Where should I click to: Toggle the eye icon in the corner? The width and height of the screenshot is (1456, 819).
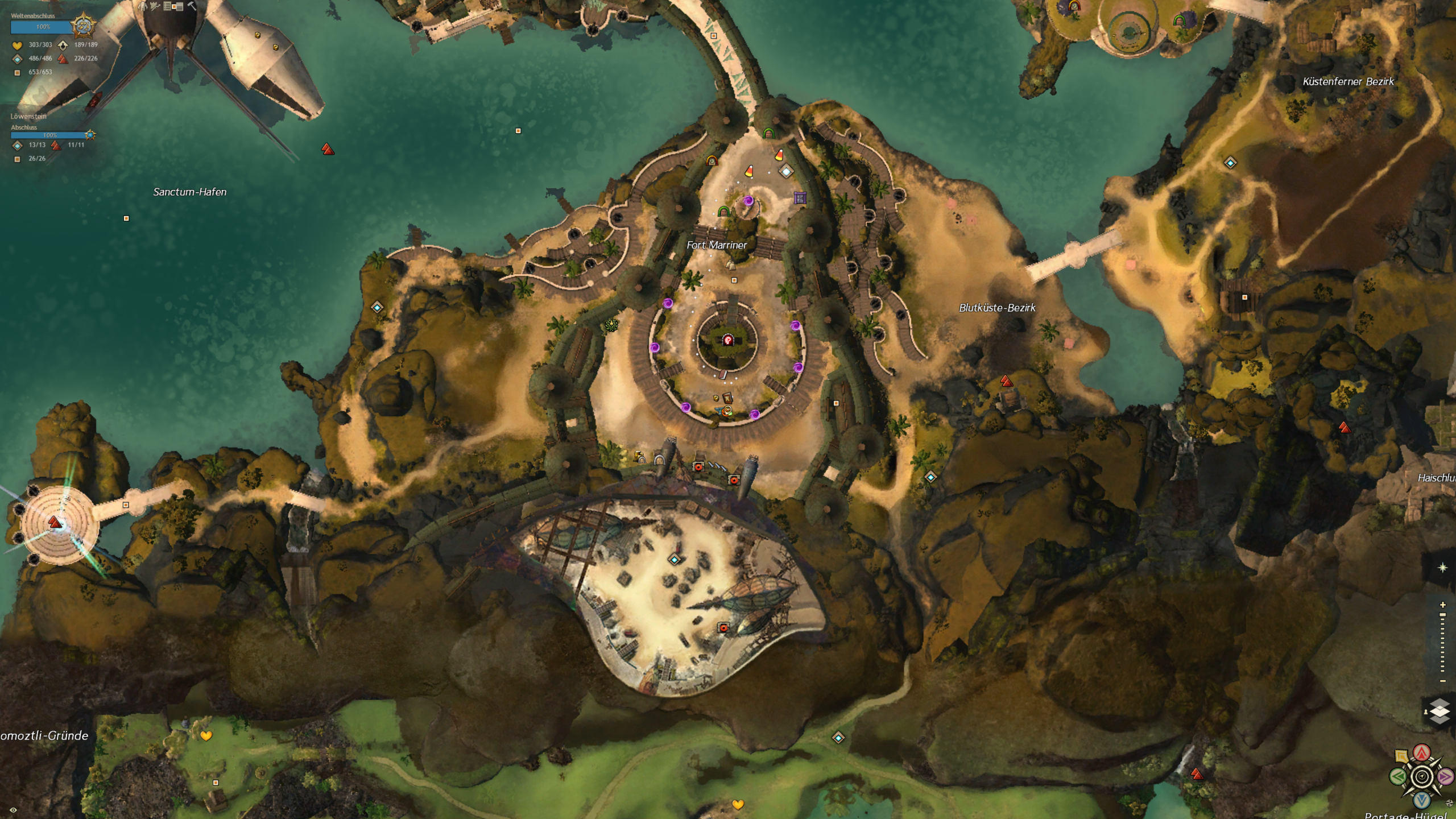coord(13,810)
